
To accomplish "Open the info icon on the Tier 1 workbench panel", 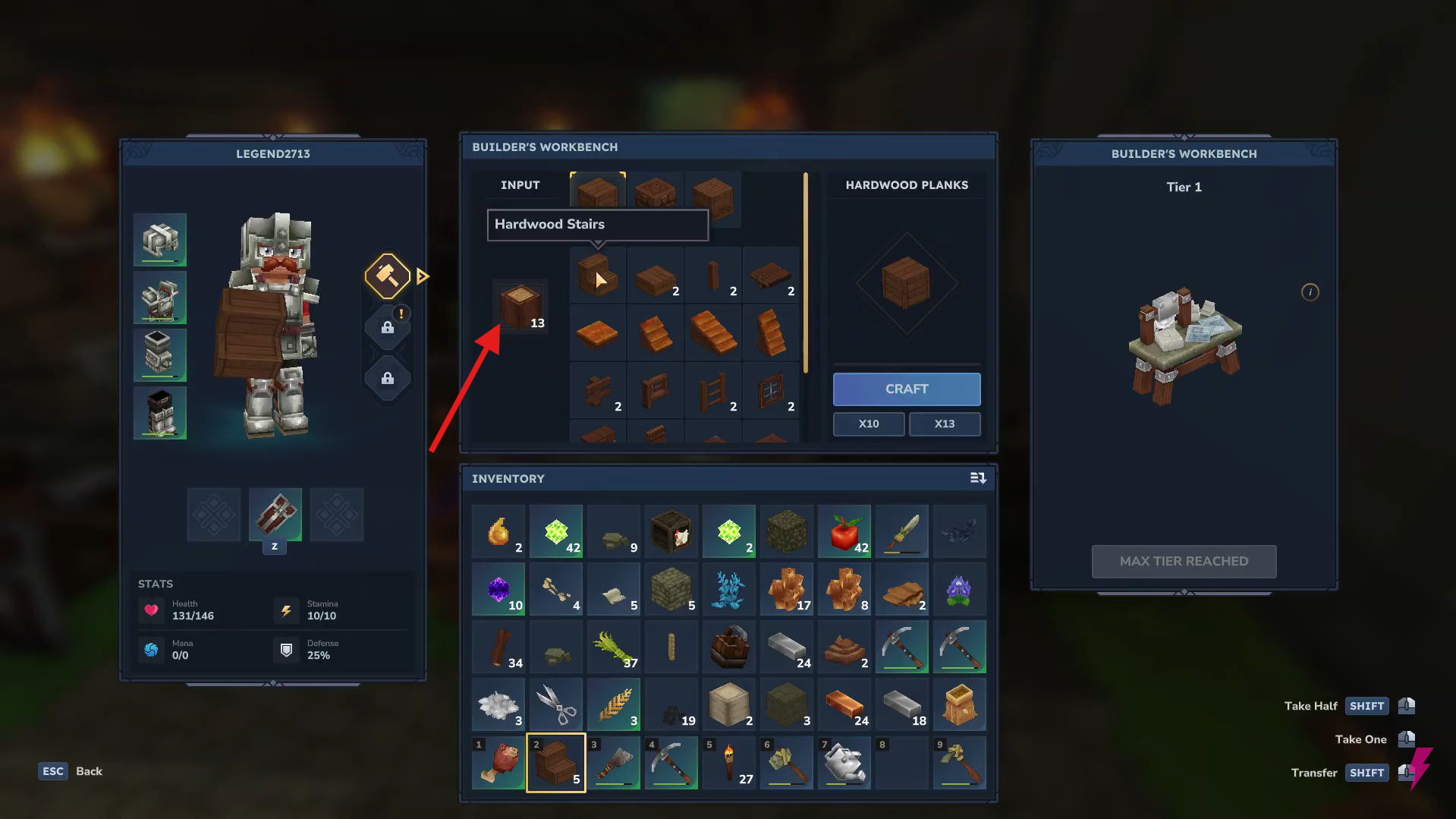I will tap(1310, 292).
